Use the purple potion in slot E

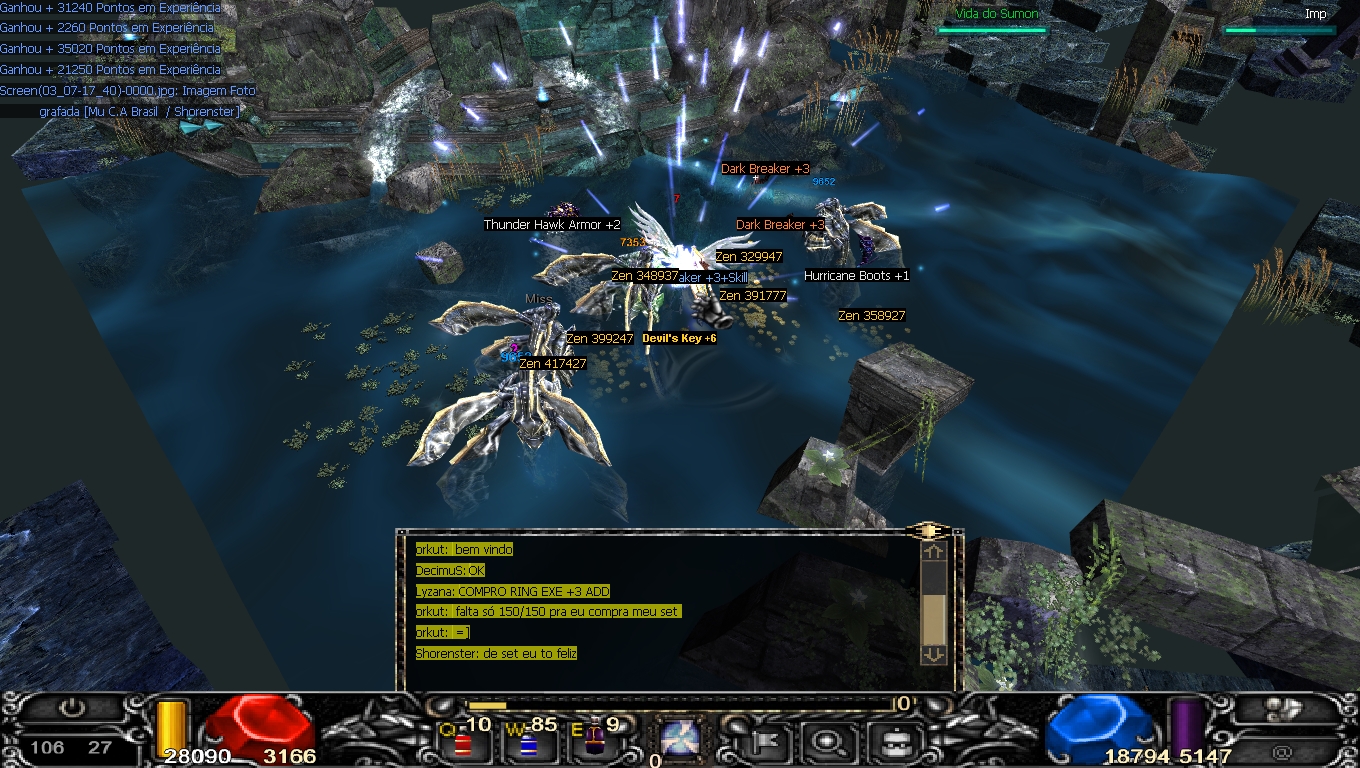pyautogui.click(x=594, y=742)
